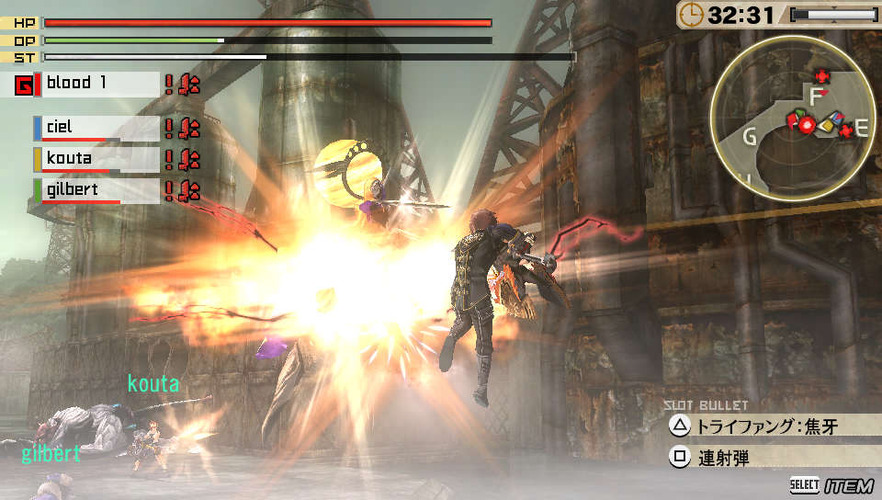This screenshot has height=500, width=882.
Task: Select the トライファング:焦牙 bullet slot
Action: [x=768, y=427]
